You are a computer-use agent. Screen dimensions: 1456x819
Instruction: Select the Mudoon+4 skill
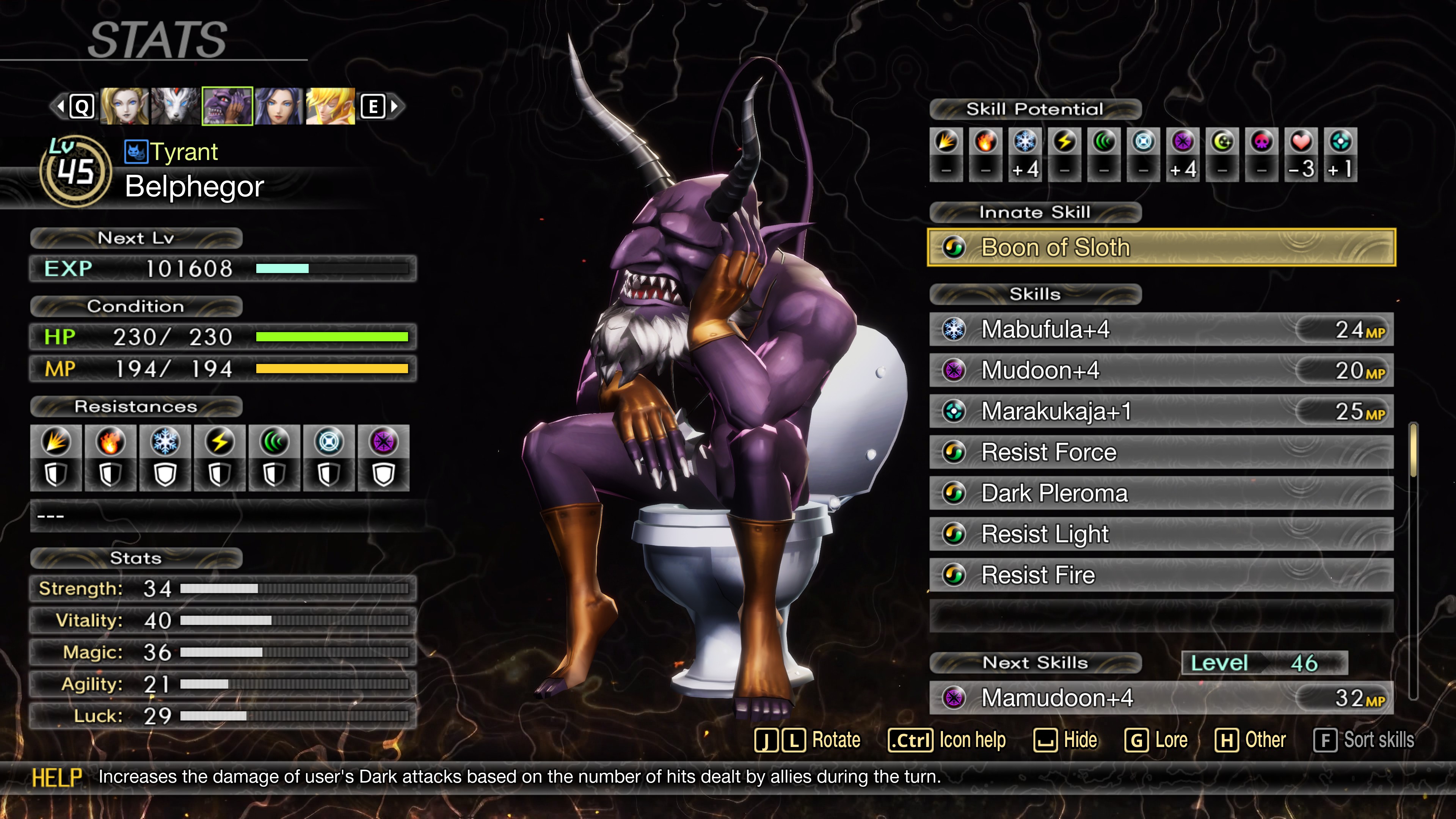coord(1161,371)
